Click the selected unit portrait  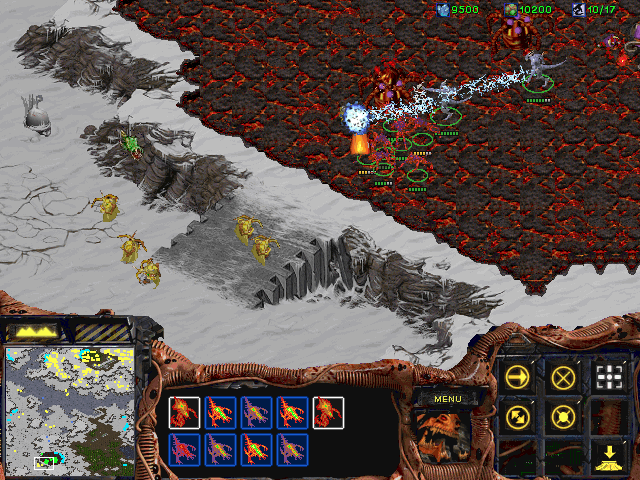[445, 438]
